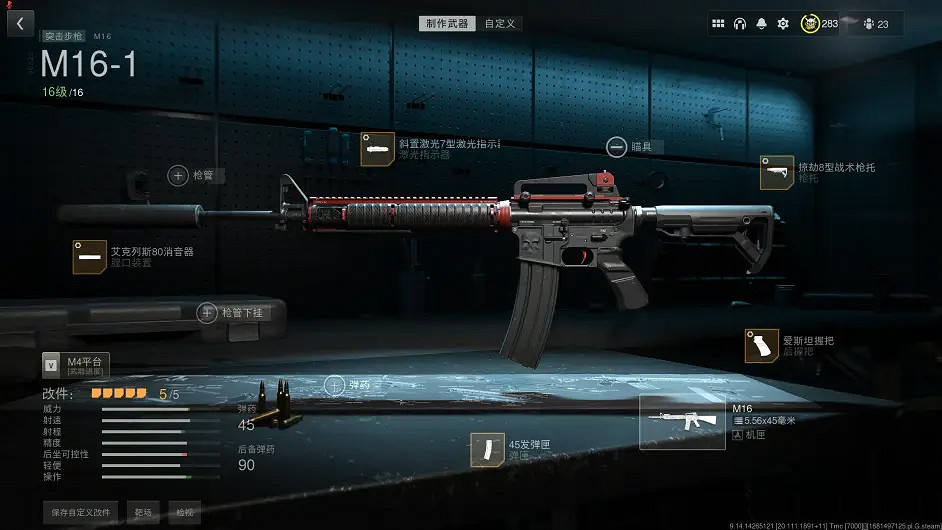The image size is (942, 530).
Task: Add a 枪管下挂 underbarrel attachment
Action: (x=208, y=313)
